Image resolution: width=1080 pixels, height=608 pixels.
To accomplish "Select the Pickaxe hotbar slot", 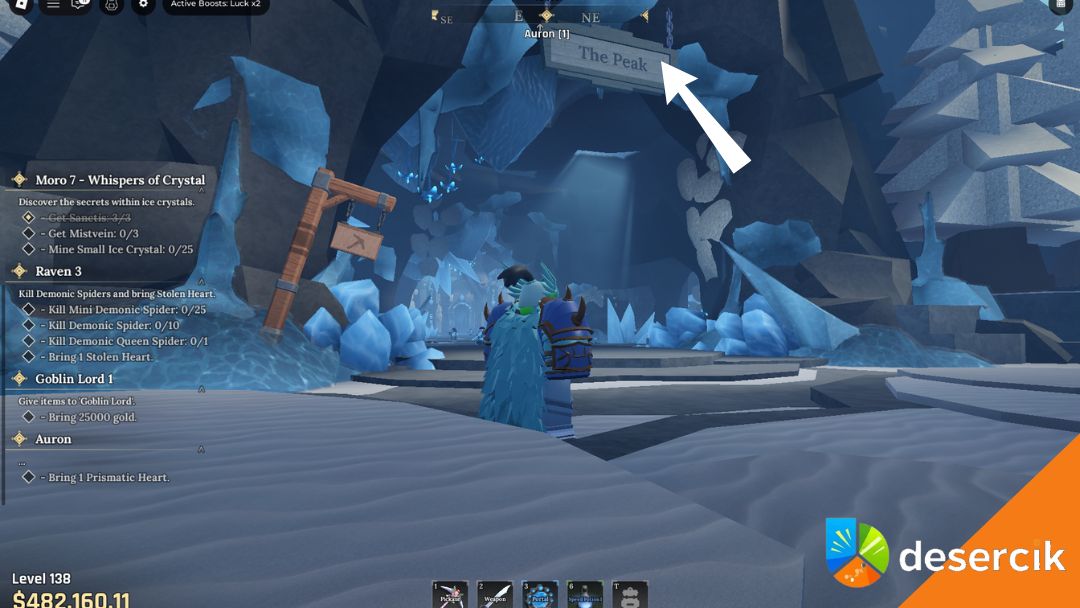I will (x=451, y=594).
